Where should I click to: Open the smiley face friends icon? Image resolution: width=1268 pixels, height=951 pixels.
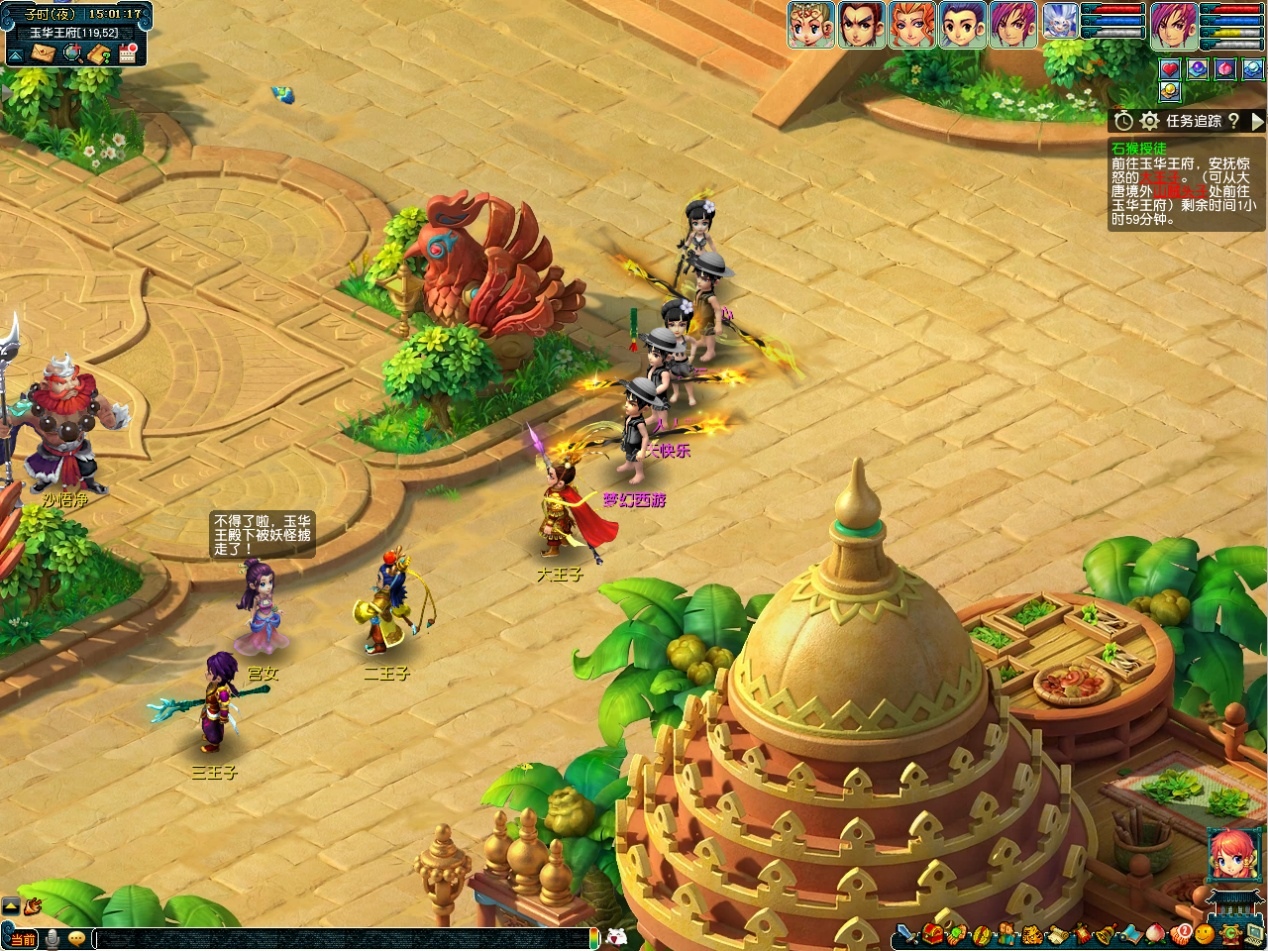[1204, 935]
